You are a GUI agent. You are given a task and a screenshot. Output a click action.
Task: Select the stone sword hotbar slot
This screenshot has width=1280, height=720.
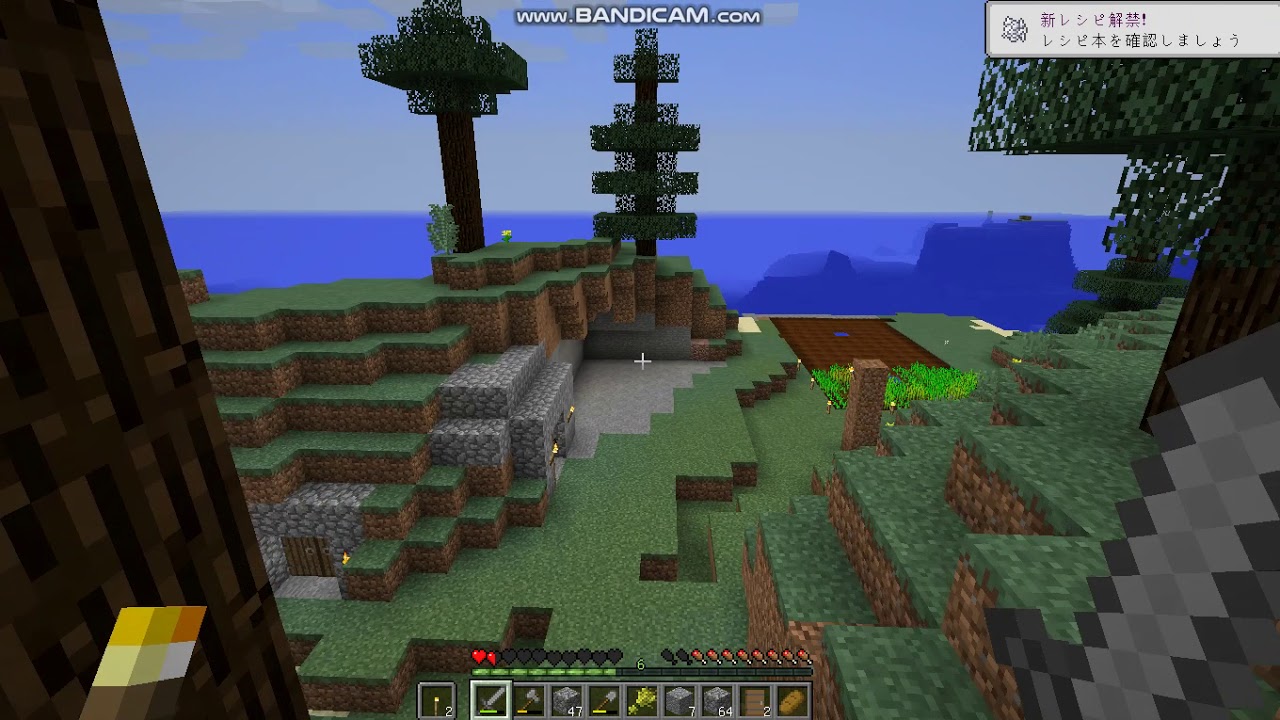[492, 700]
